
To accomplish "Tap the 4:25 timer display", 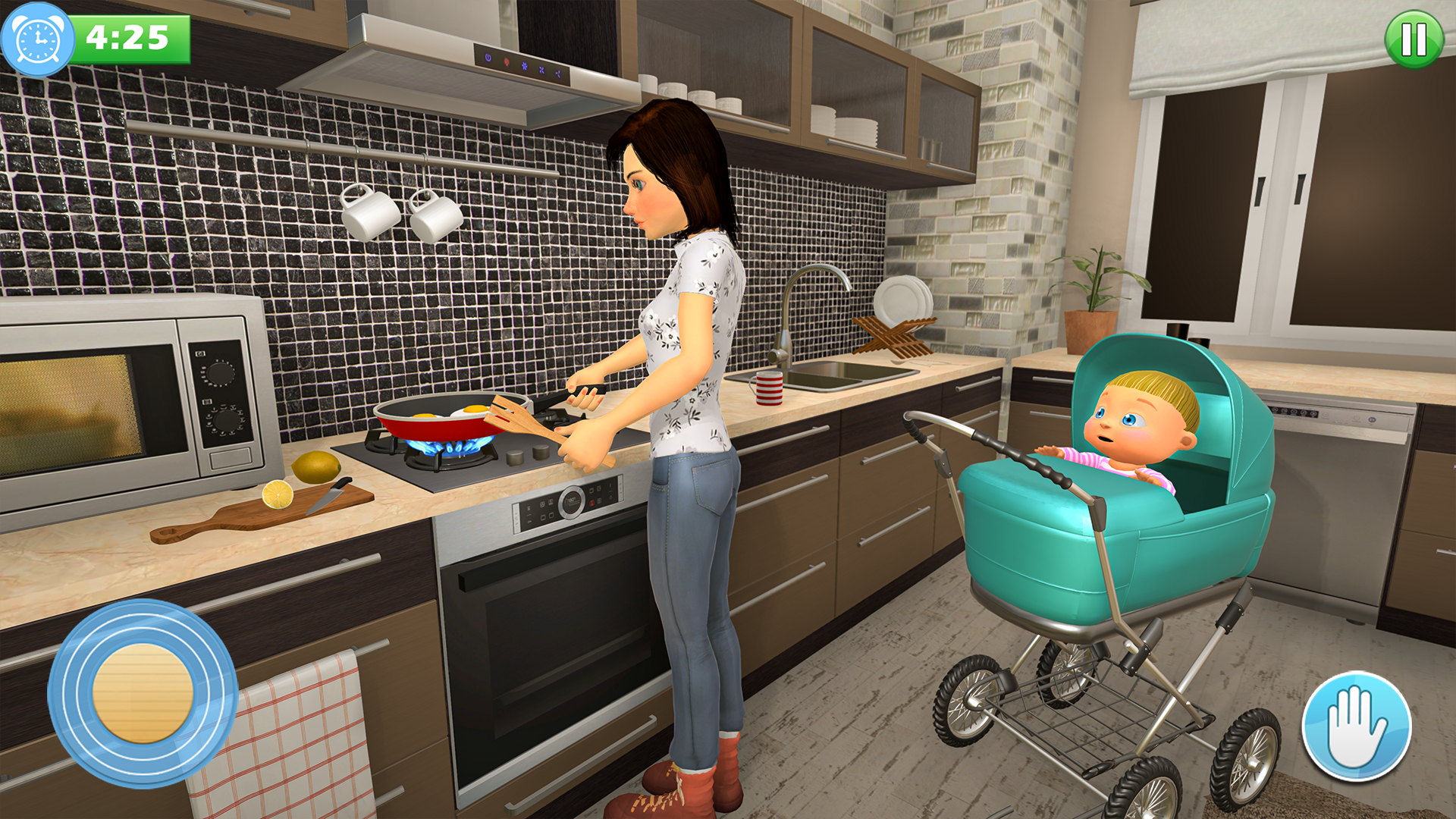I will (129, 34).
